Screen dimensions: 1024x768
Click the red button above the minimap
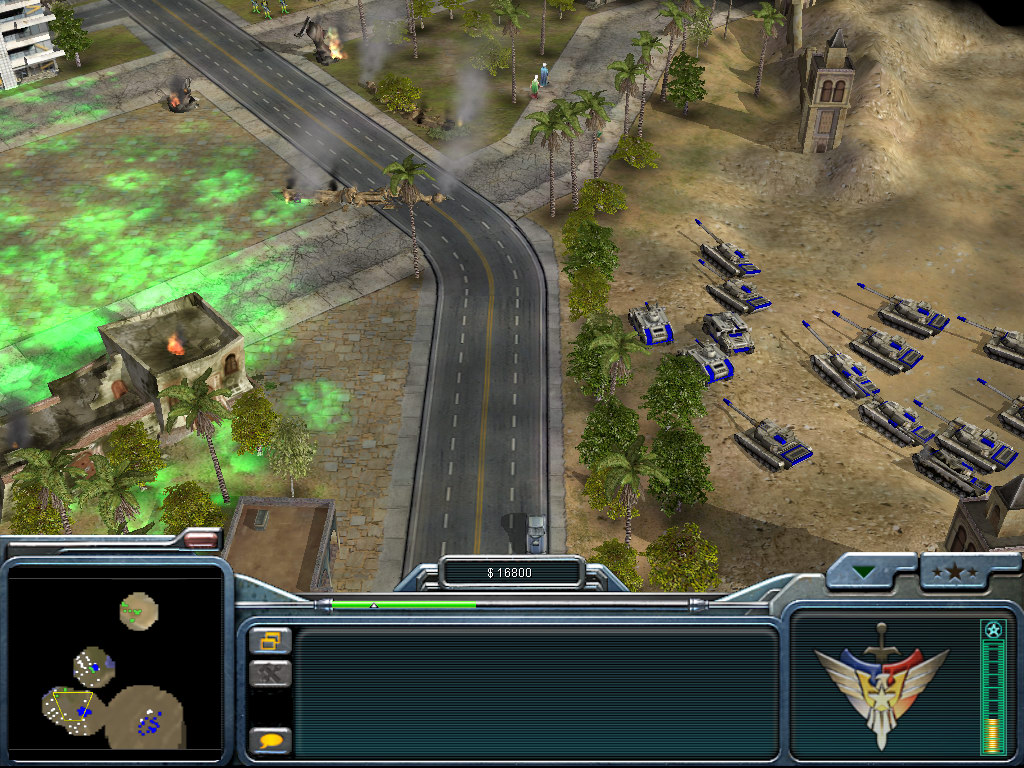coord(201,540)
